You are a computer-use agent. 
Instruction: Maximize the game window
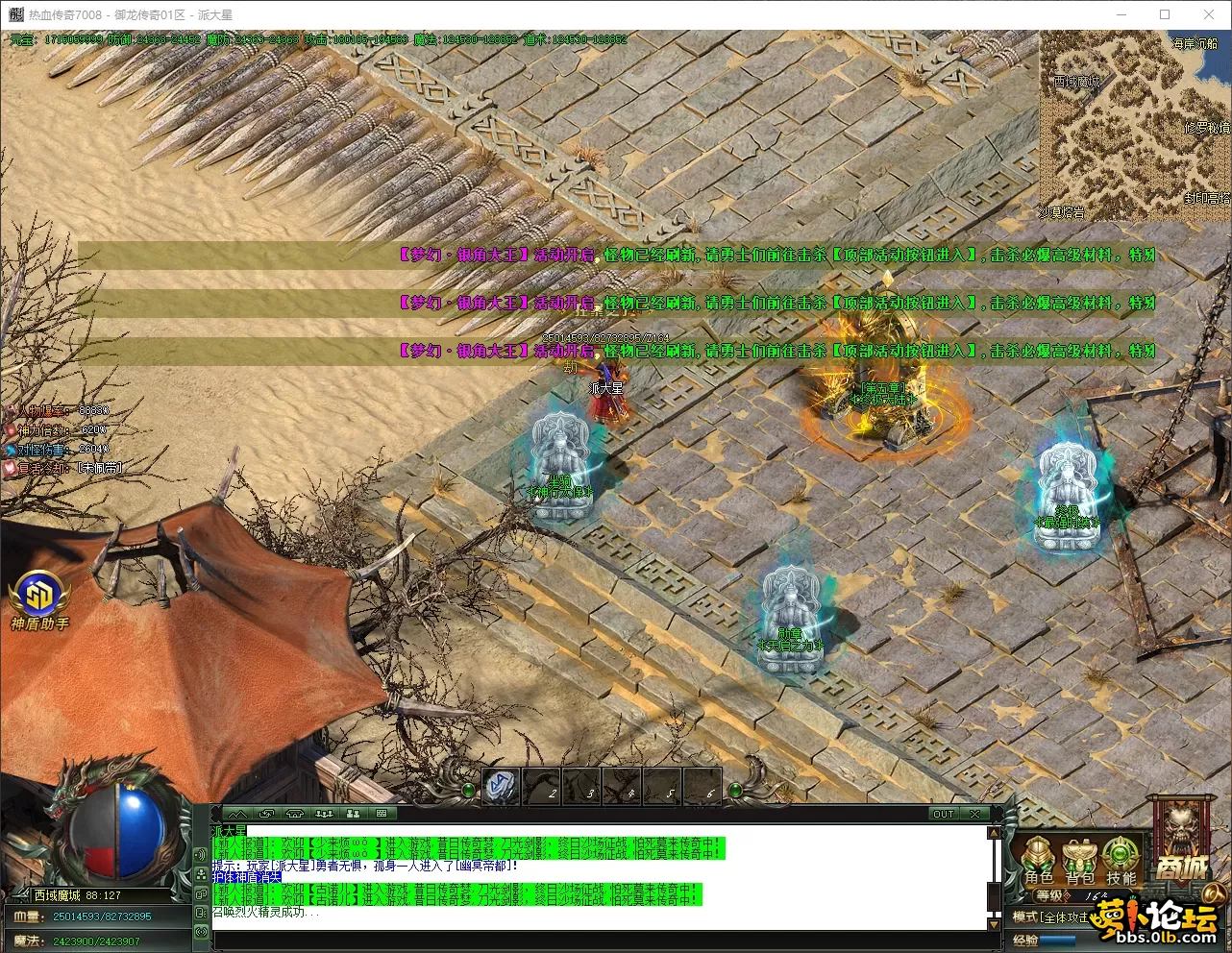click(1165, 14)
